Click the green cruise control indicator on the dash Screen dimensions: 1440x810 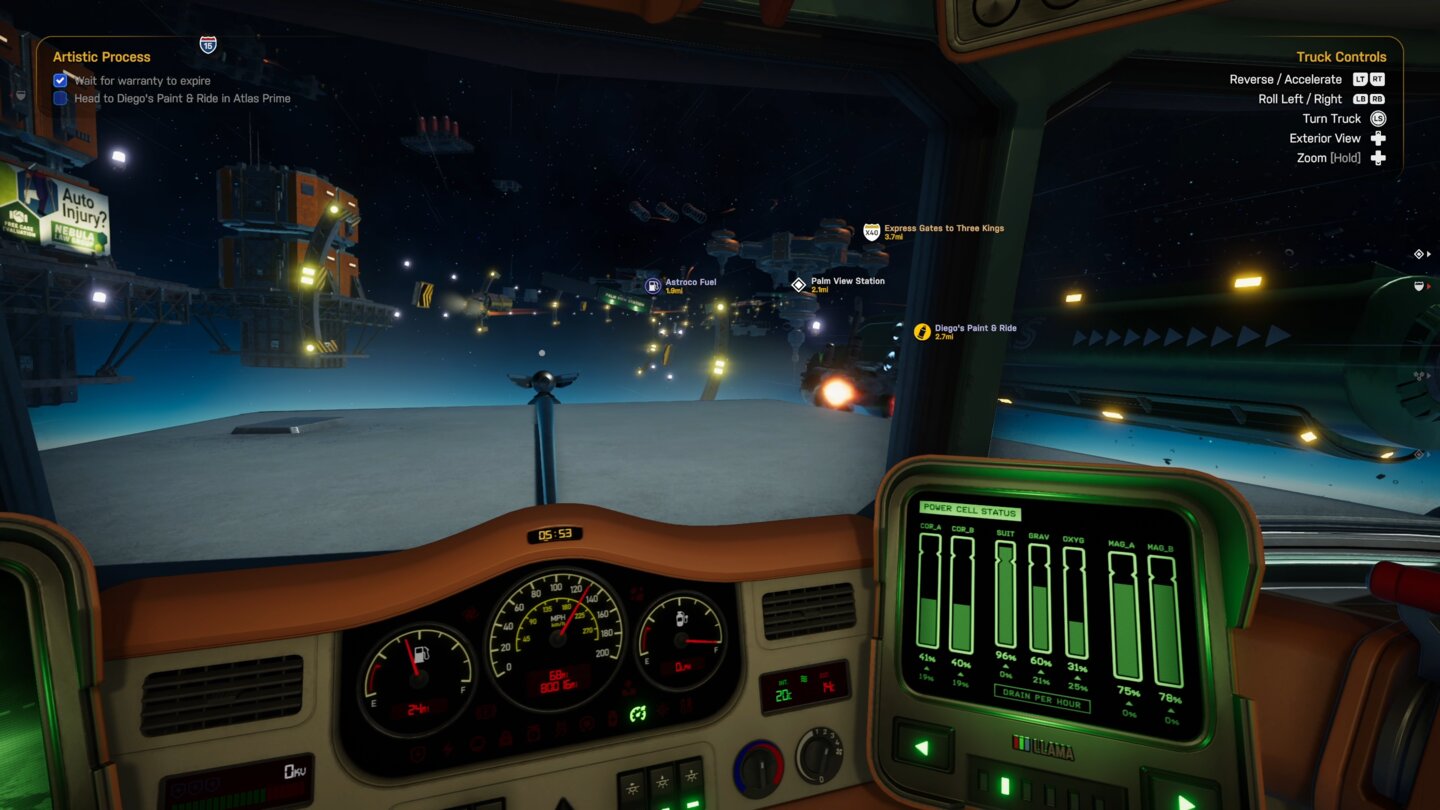[637, 713]
